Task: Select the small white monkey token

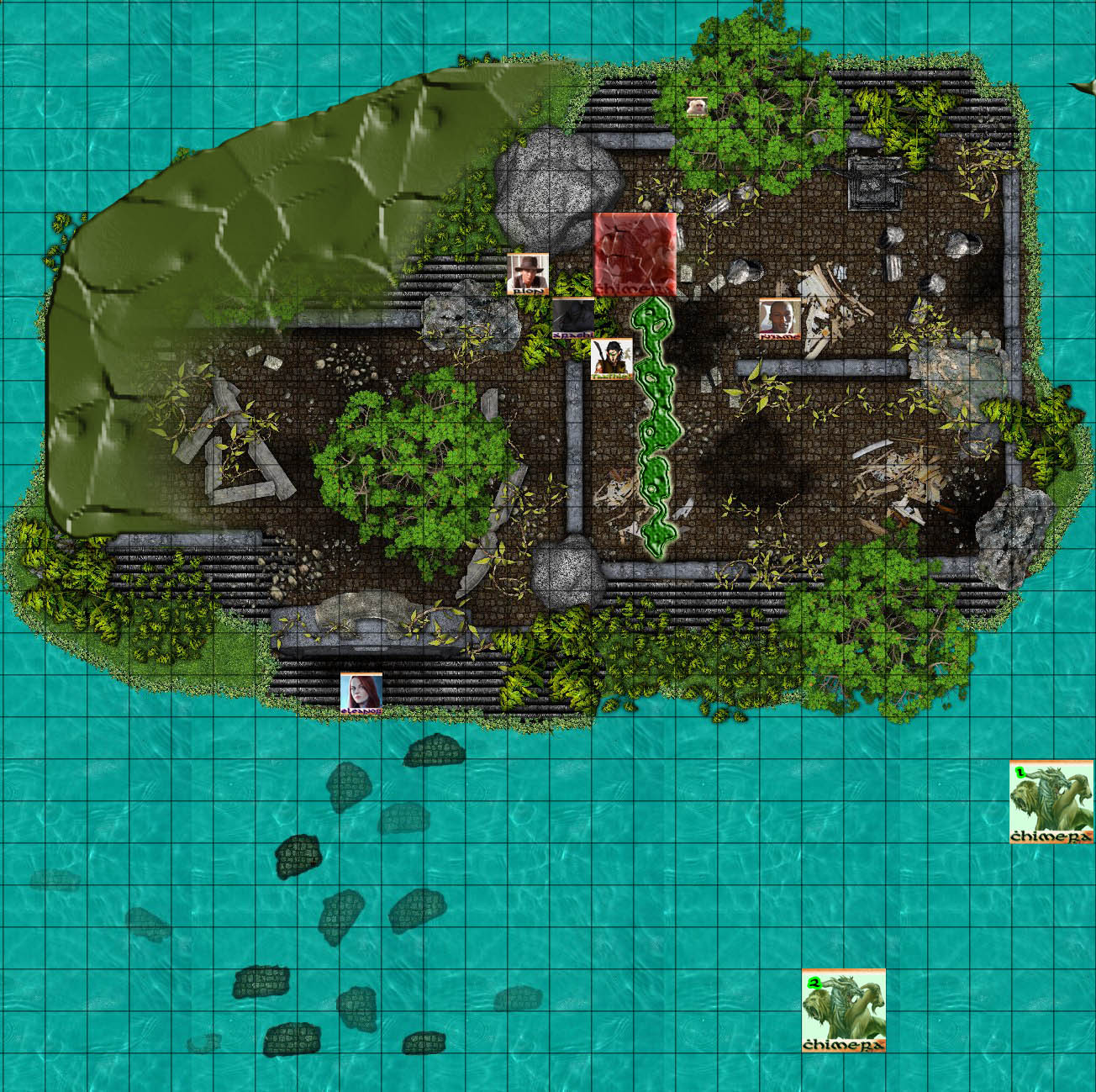Action: (696, 107)
